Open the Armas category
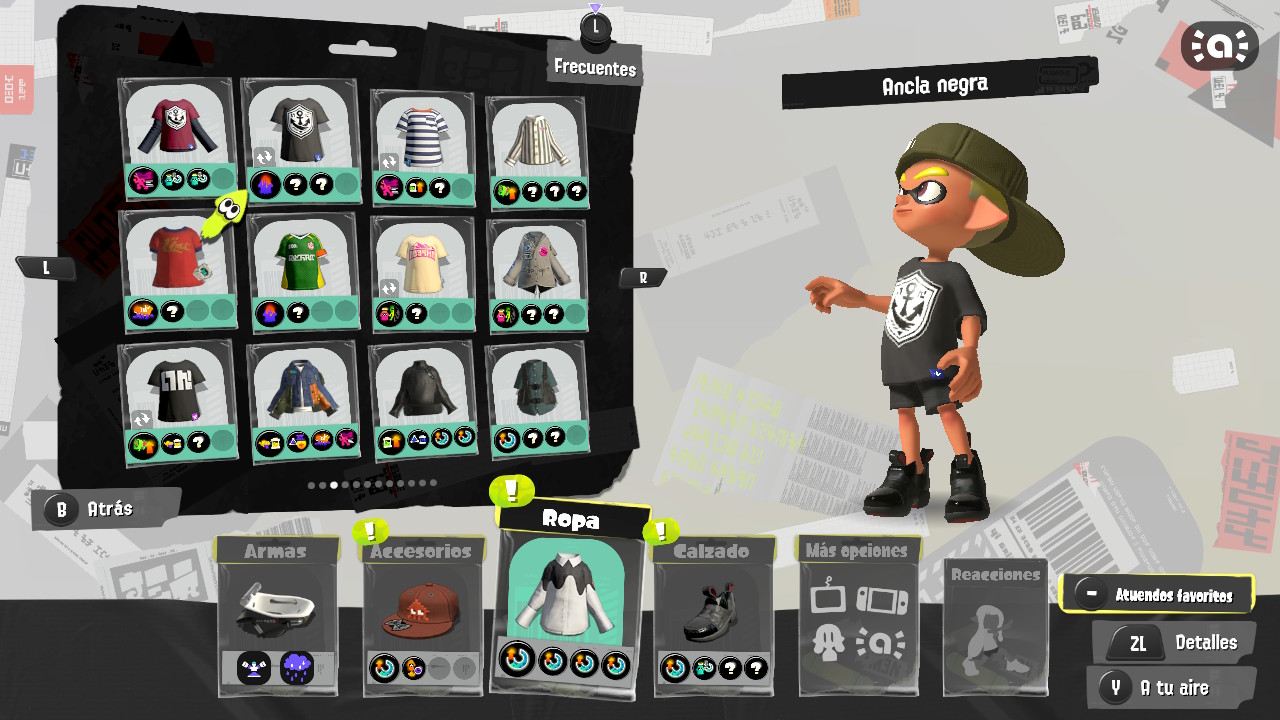 (x=276, y=615)
